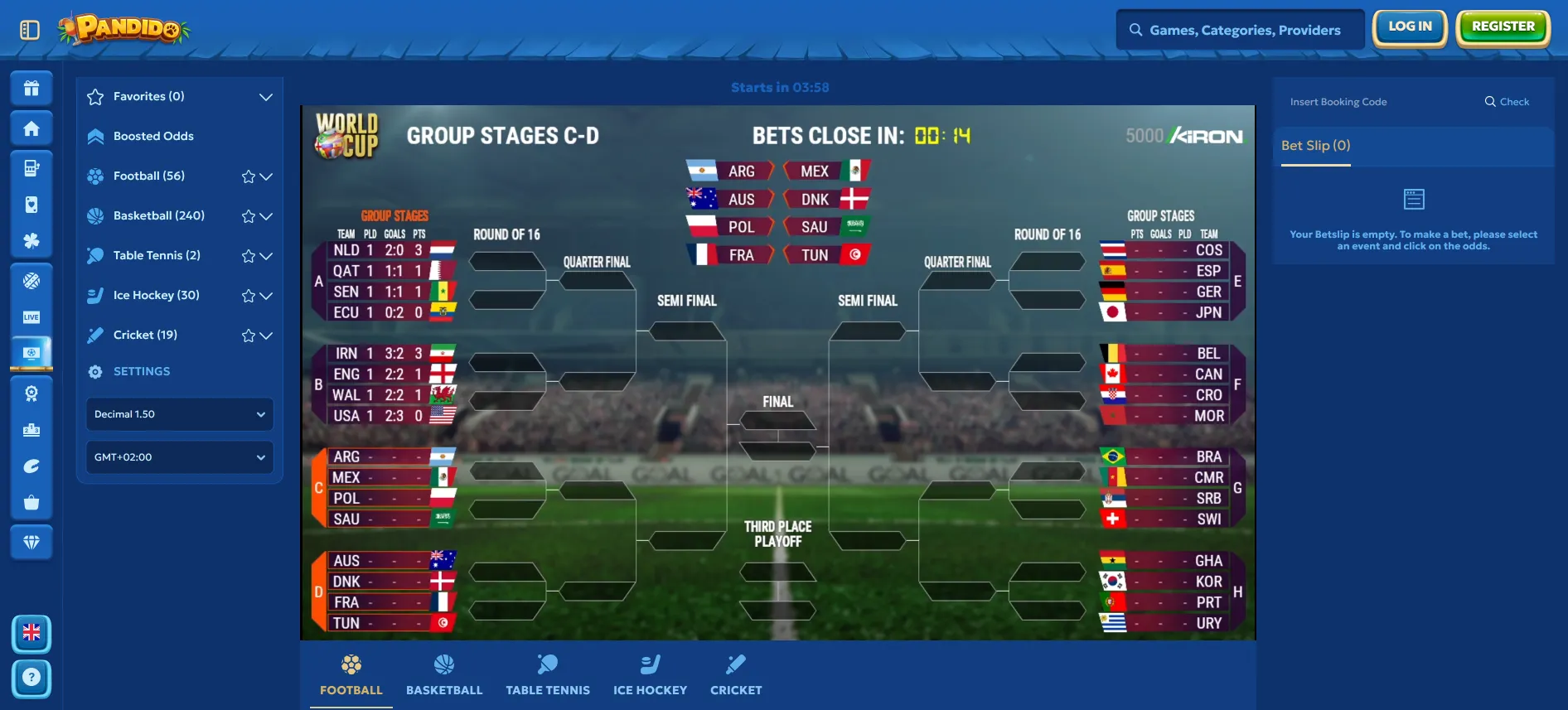This screenshot has width=1568, height=710.
Task: Favorite the Football category star
Action: [x=247, y=176]
